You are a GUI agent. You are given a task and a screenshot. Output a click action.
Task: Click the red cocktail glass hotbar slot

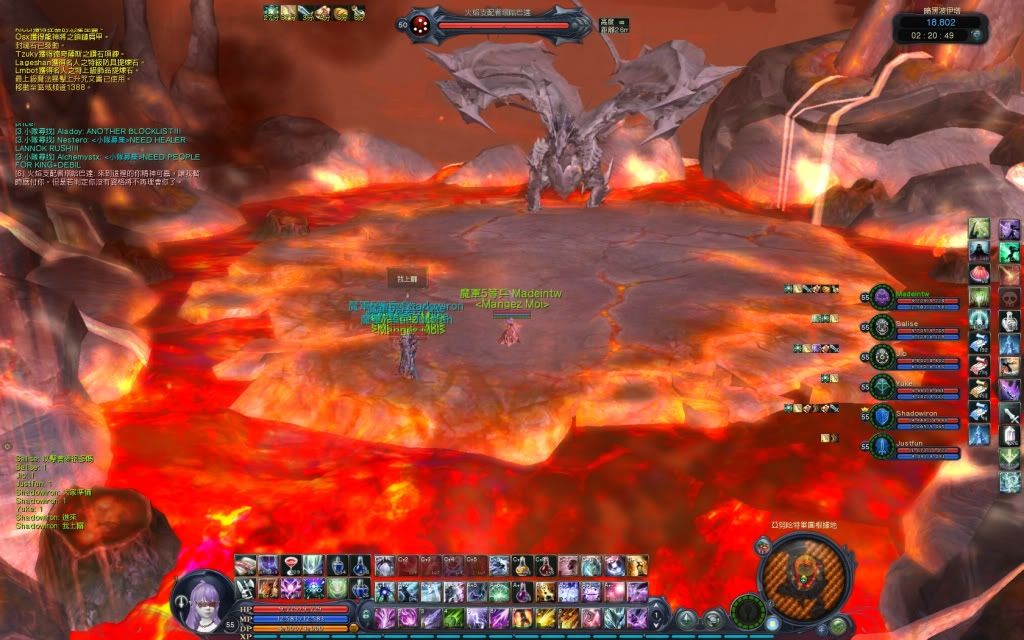tap(291, 566)
